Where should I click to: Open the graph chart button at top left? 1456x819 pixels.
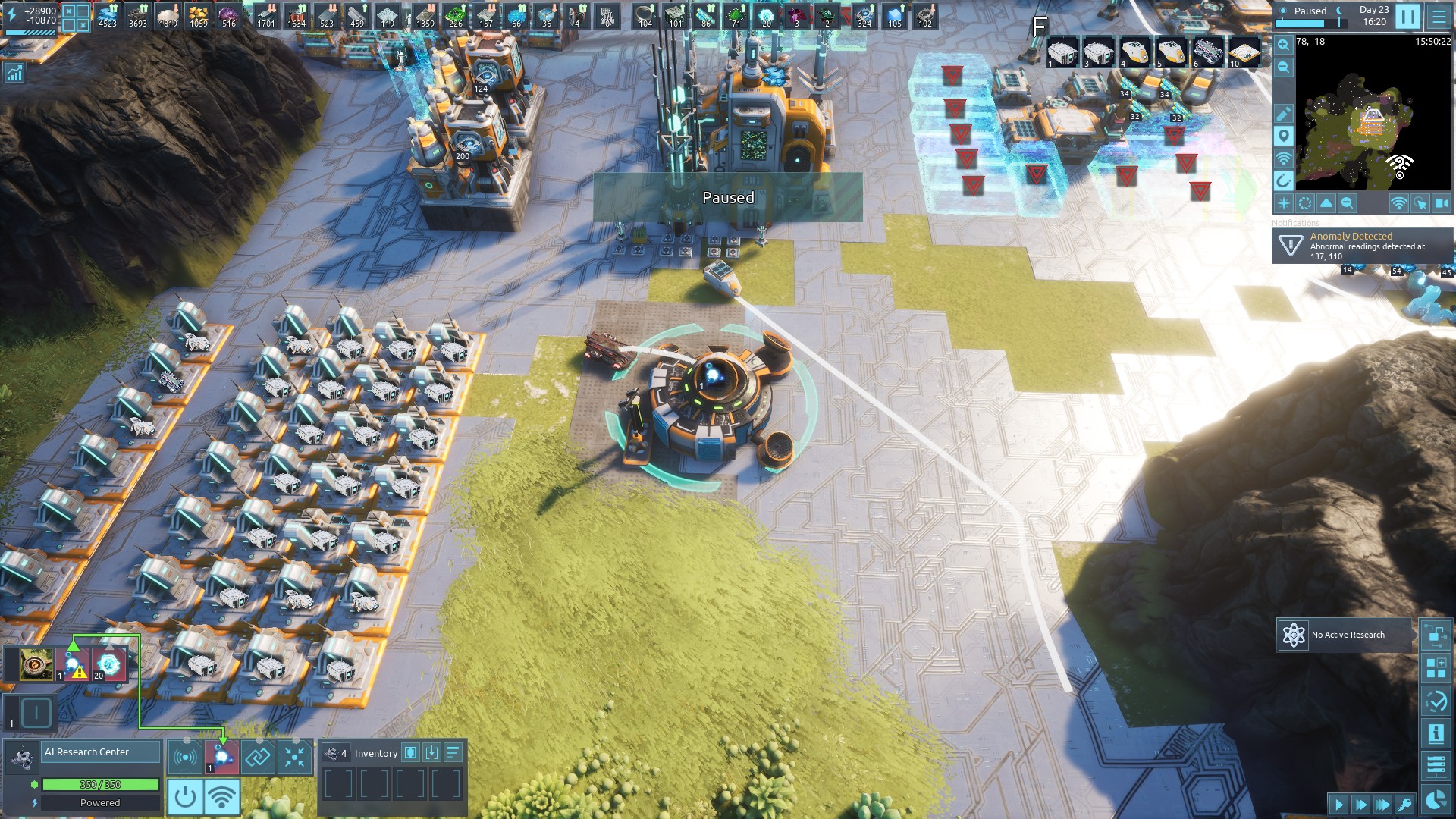(14, 73)
